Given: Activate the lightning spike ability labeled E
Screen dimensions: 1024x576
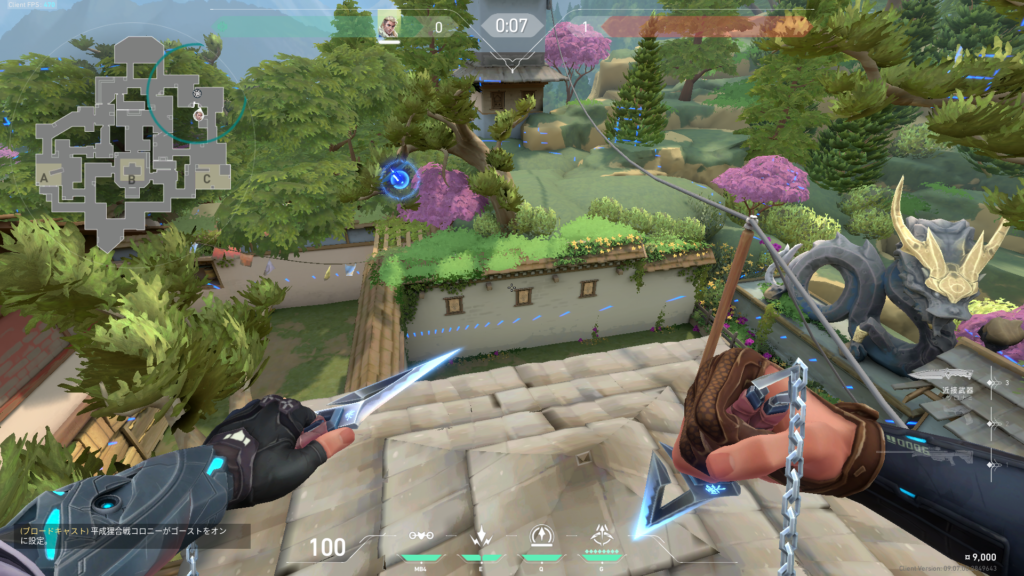Looking at the screenshot, I should pyautogui.click(x=480, y=536).
